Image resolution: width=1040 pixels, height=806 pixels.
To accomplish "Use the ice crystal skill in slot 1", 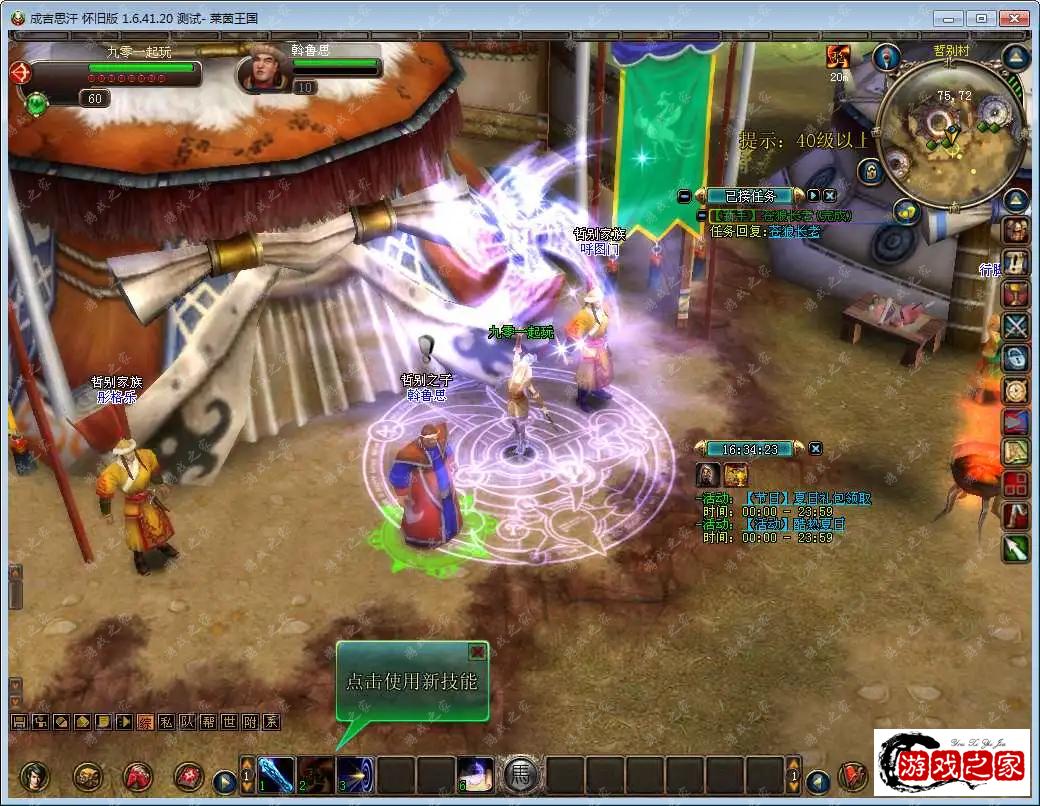I will (x=277, y=775).
